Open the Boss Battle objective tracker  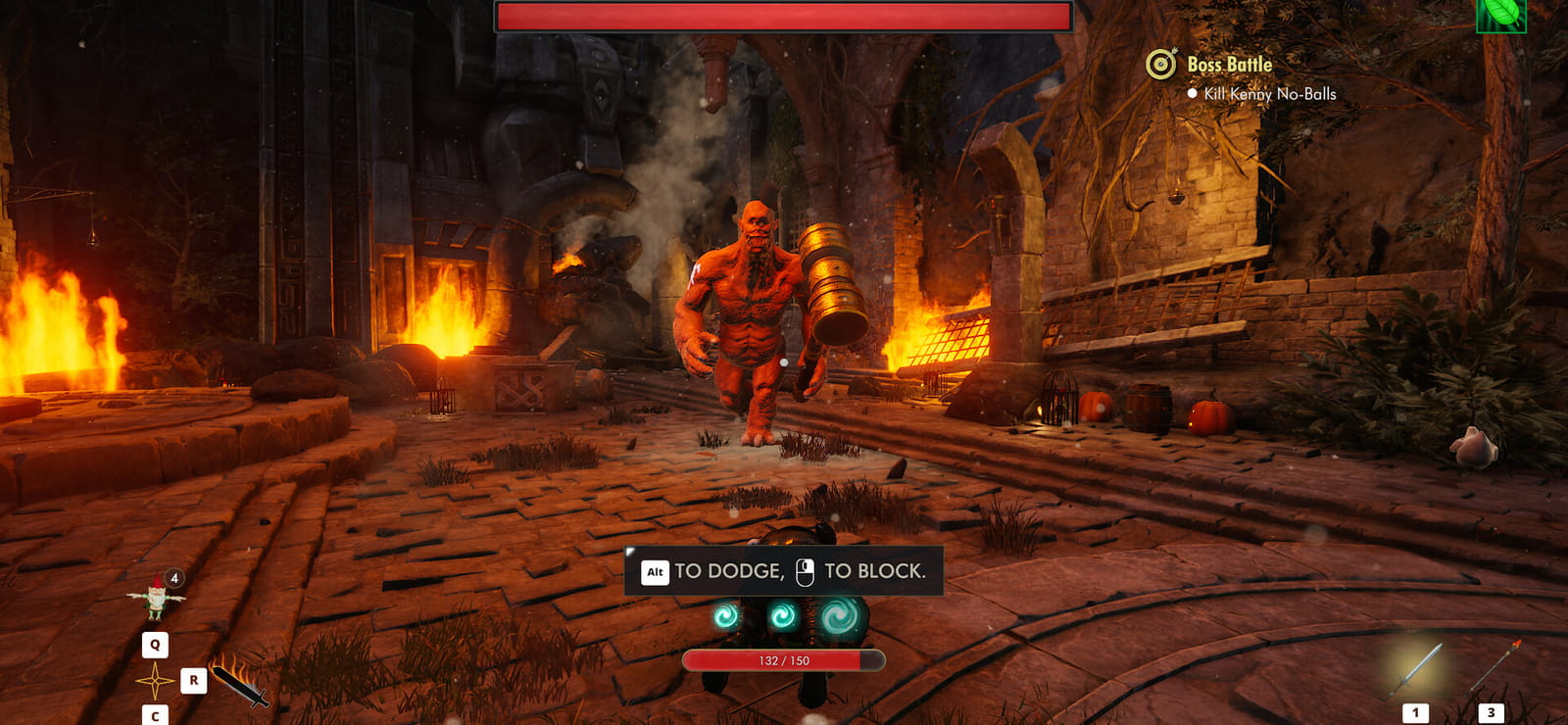tap(1229, 65)
